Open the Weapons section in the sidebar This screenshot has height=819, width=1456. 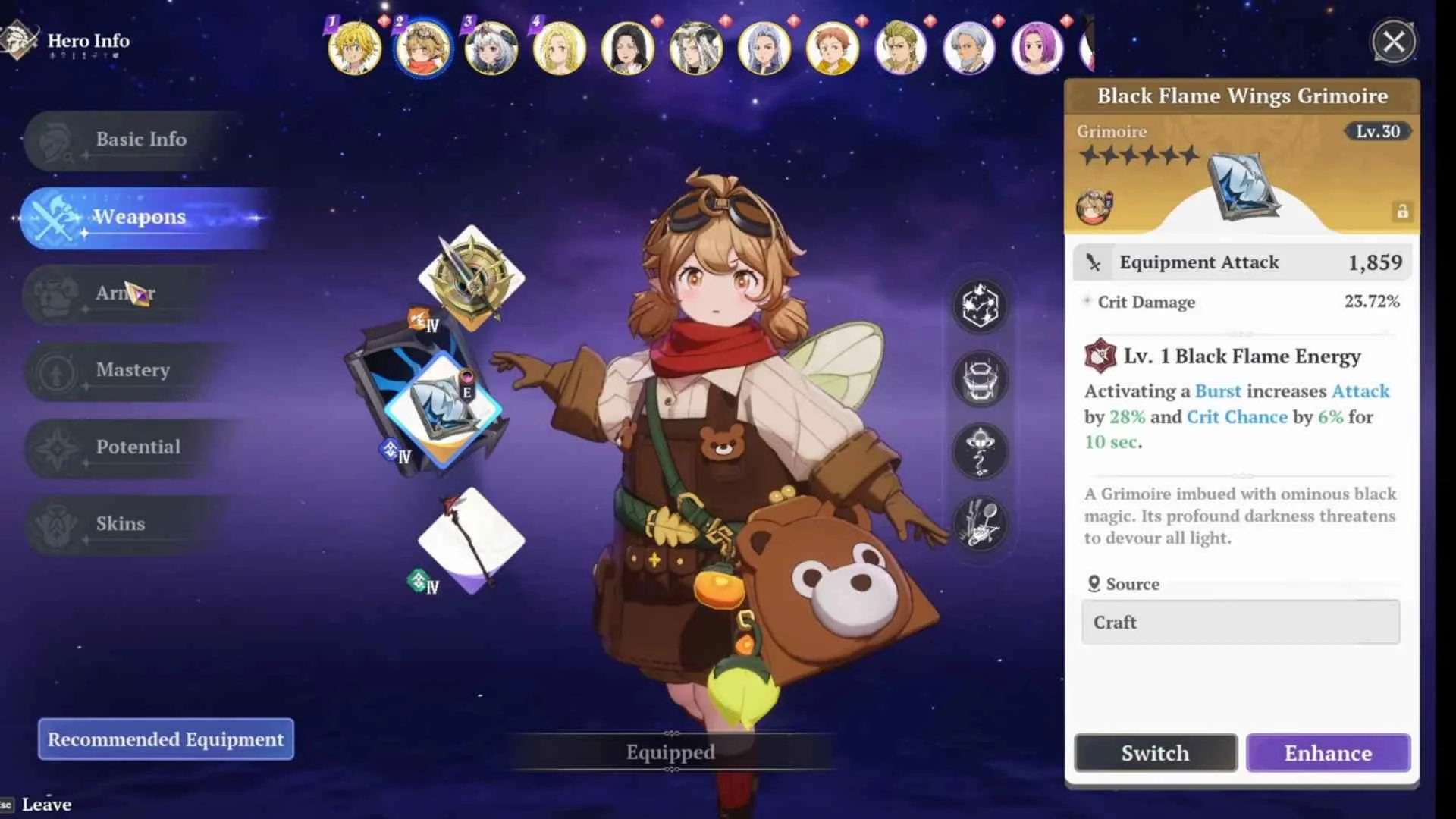pos(139,217)
